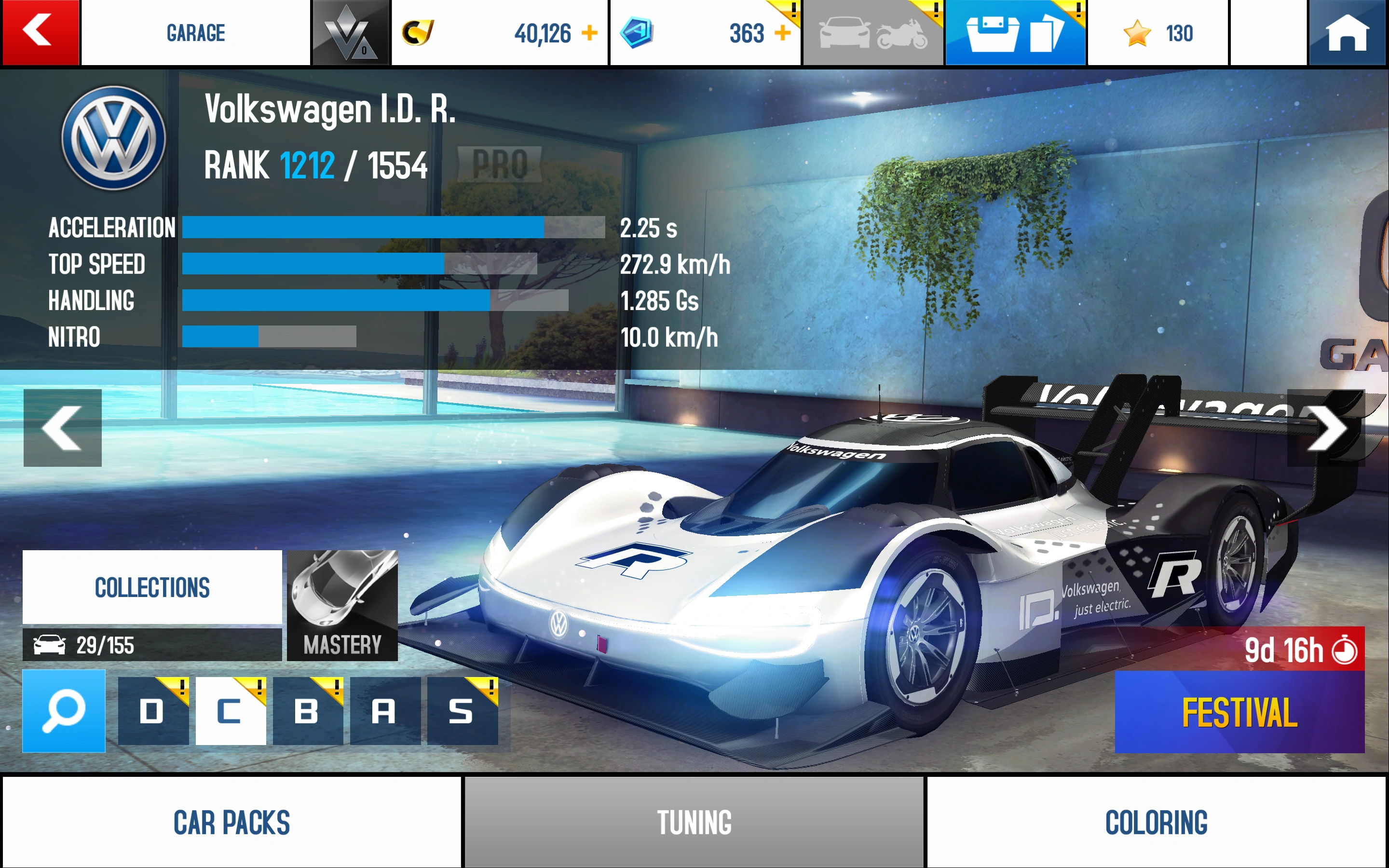Search cars with the magnifier button
This screenshot has width=1389, height=868.
(x=64, y=711)
